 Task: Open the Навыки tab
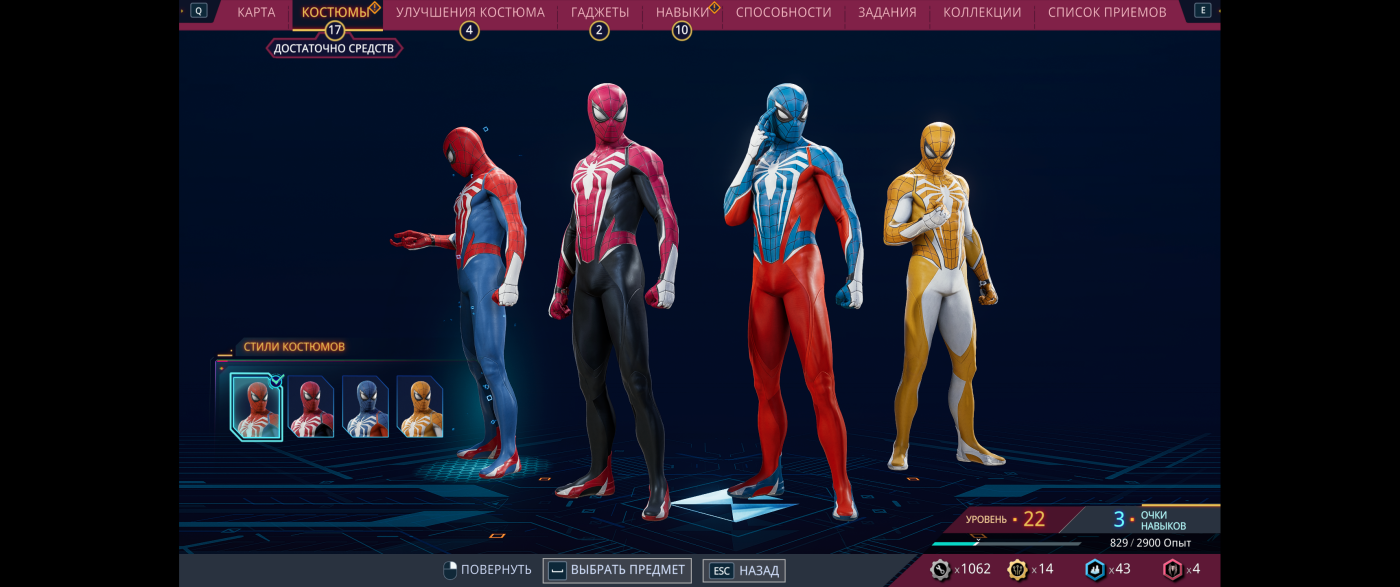click(683, 13)
